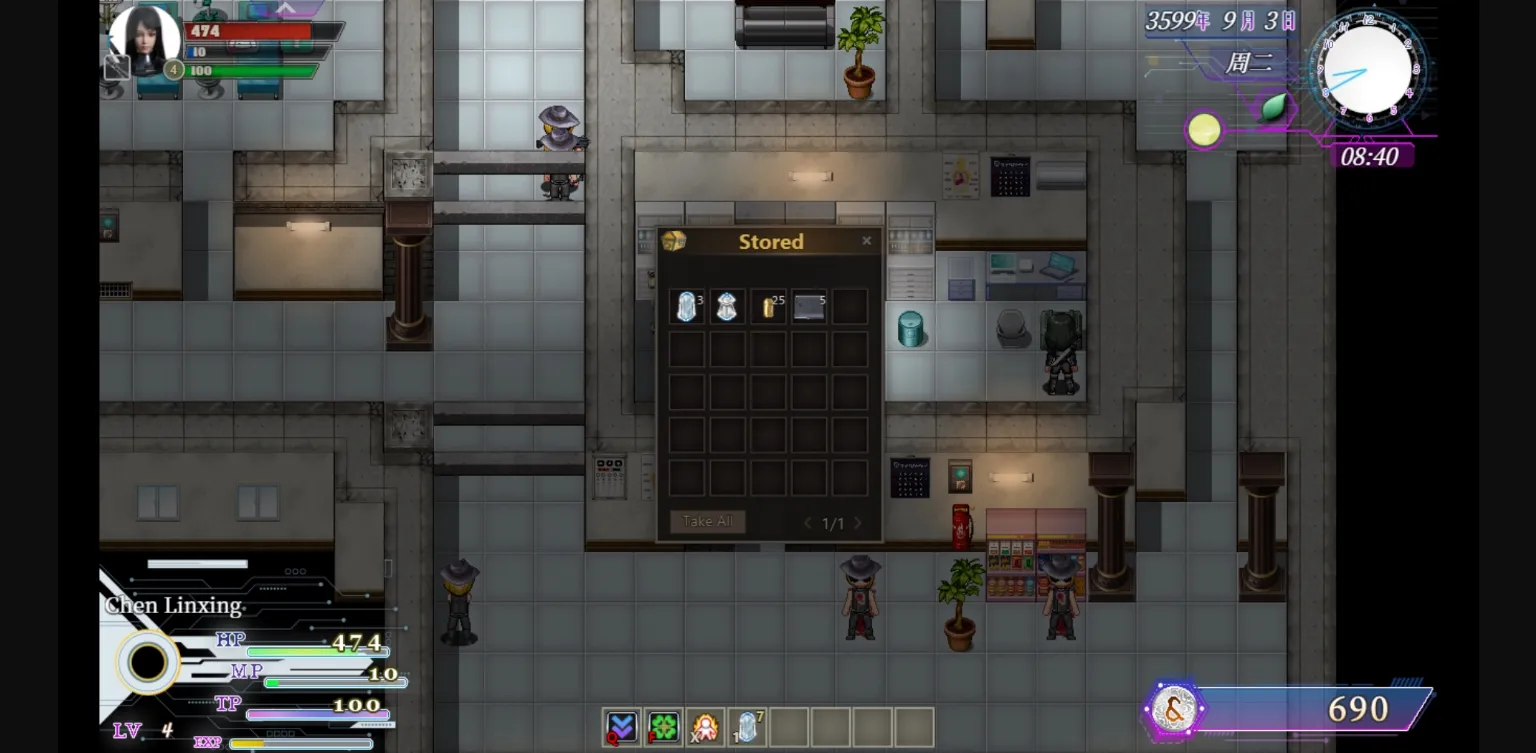The height and width of the screenshot is (753, 1536).
Task: Use the blue crystal item in hotbar
Action: (747, 727)
